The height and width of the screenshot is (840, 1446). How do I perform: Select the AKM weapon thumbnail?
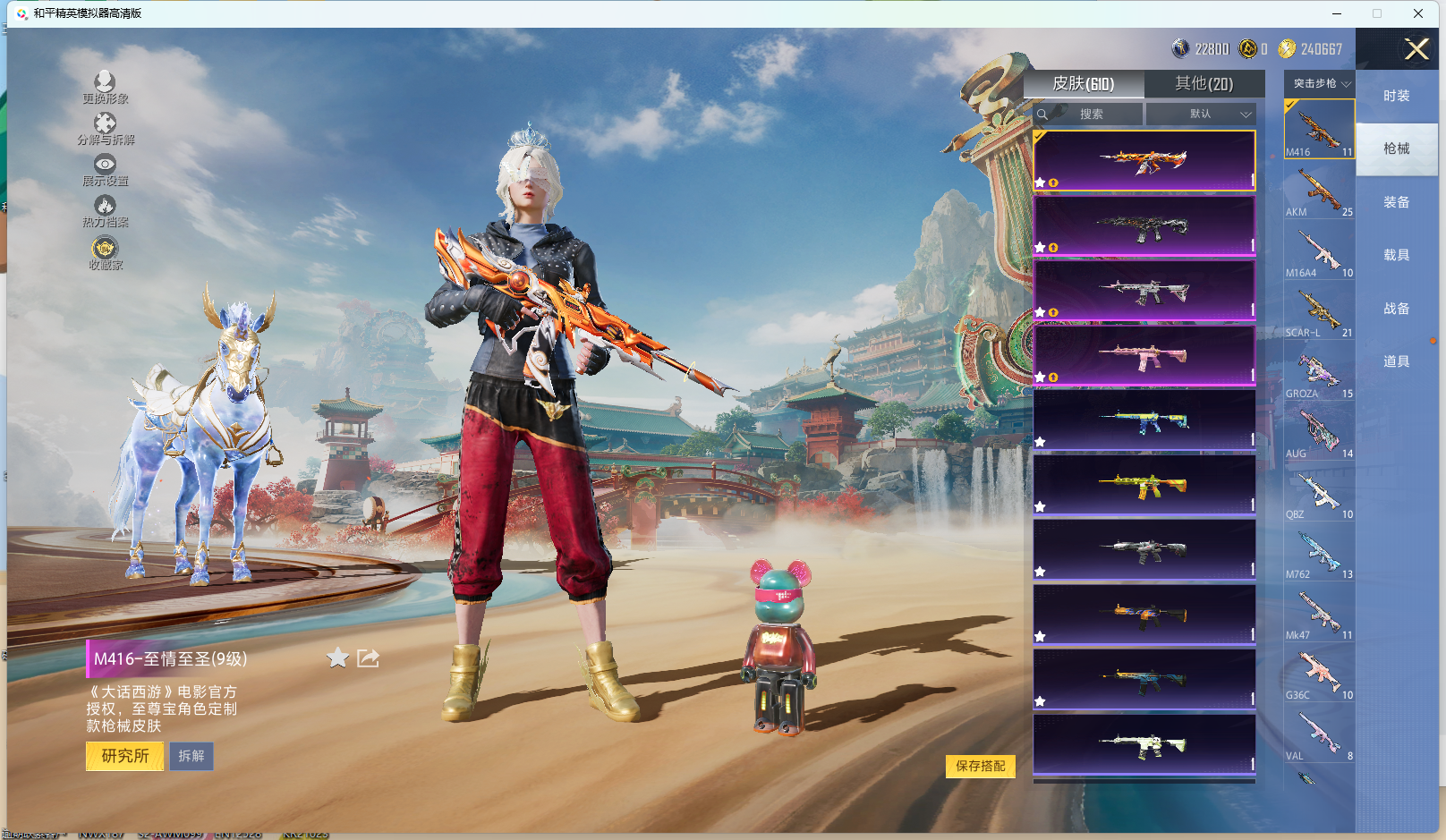[1319, 190]
